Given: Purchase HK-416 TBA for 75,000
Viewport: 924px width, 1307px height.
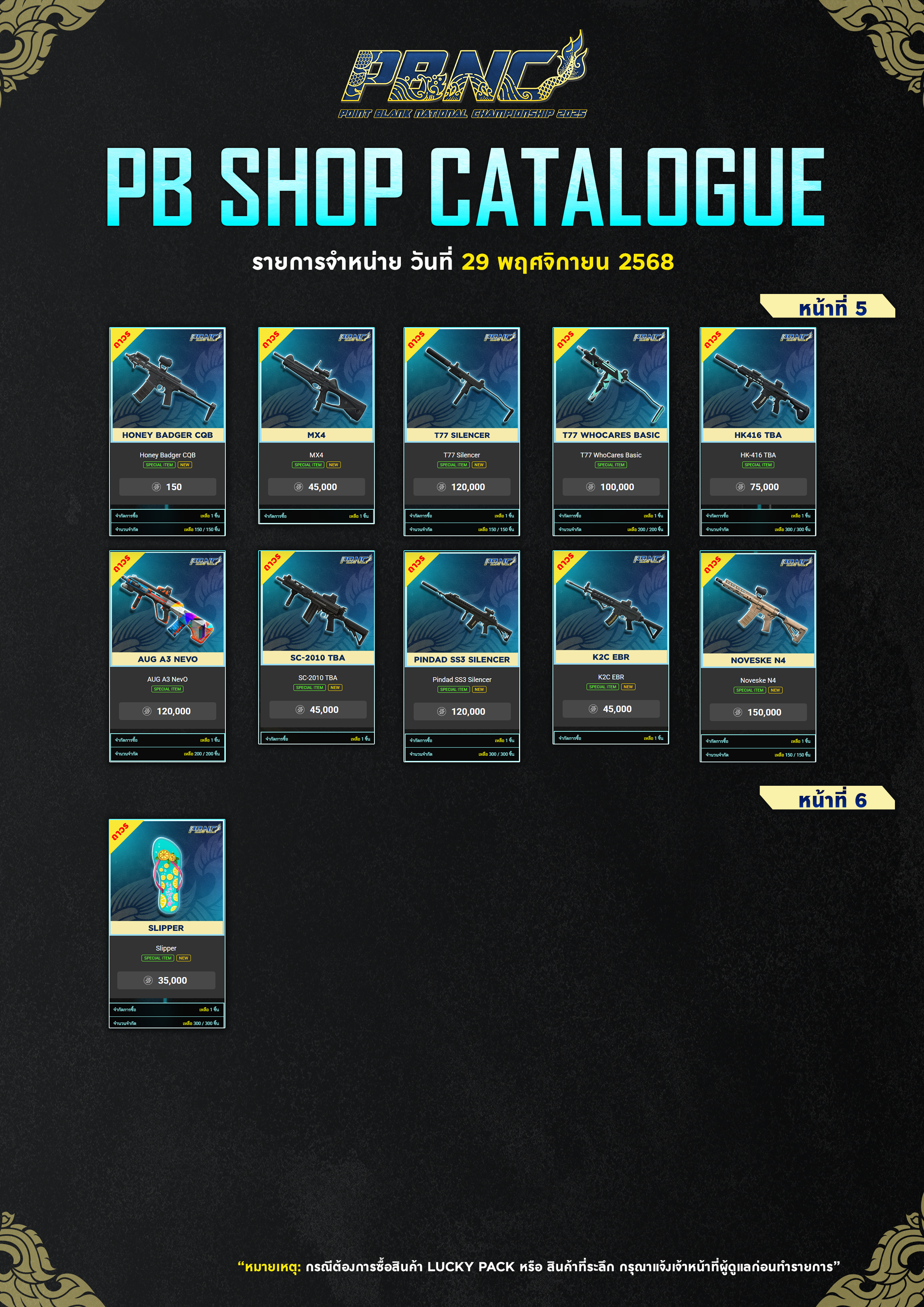Looking at the screenshot, I should pyautogui.click(x=758, y=487).
